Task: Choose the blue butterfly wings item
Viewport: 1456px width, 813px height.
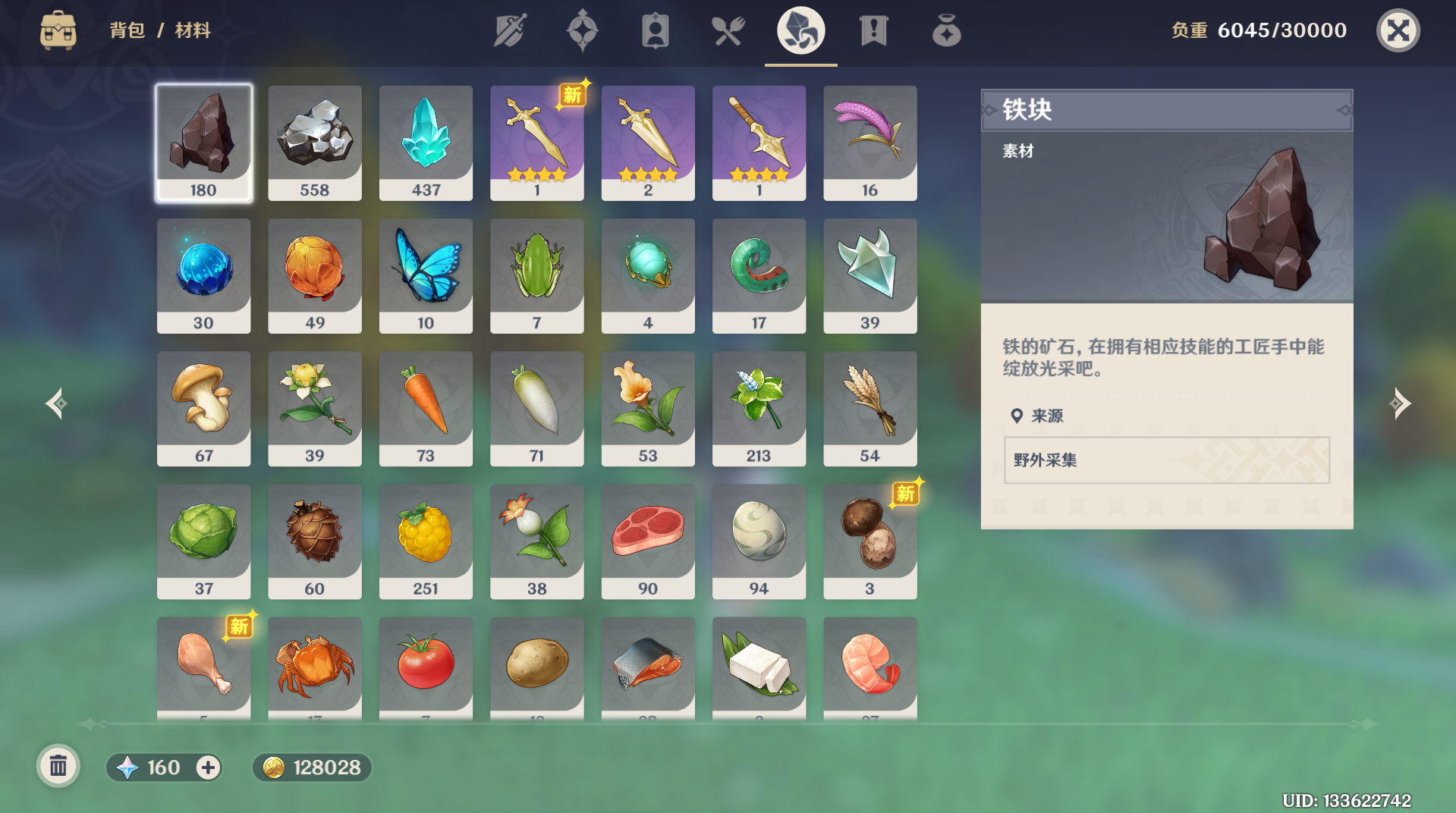Action: tap(426, 276)
